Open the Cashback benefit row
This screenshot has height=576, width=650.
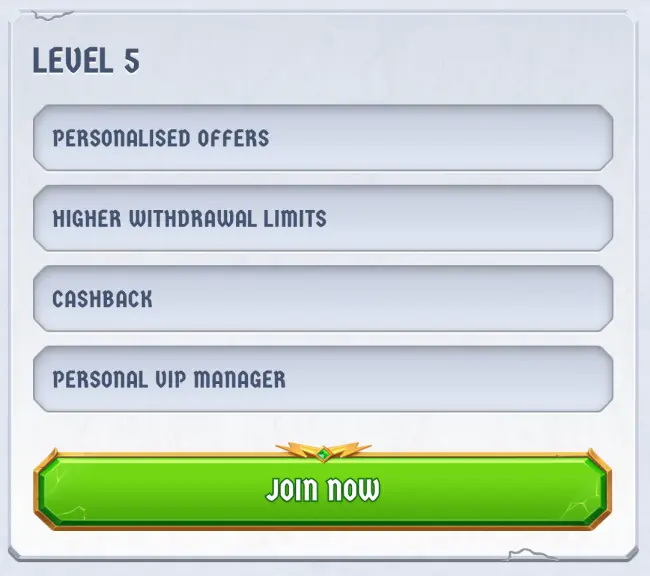tap(322, 298)
